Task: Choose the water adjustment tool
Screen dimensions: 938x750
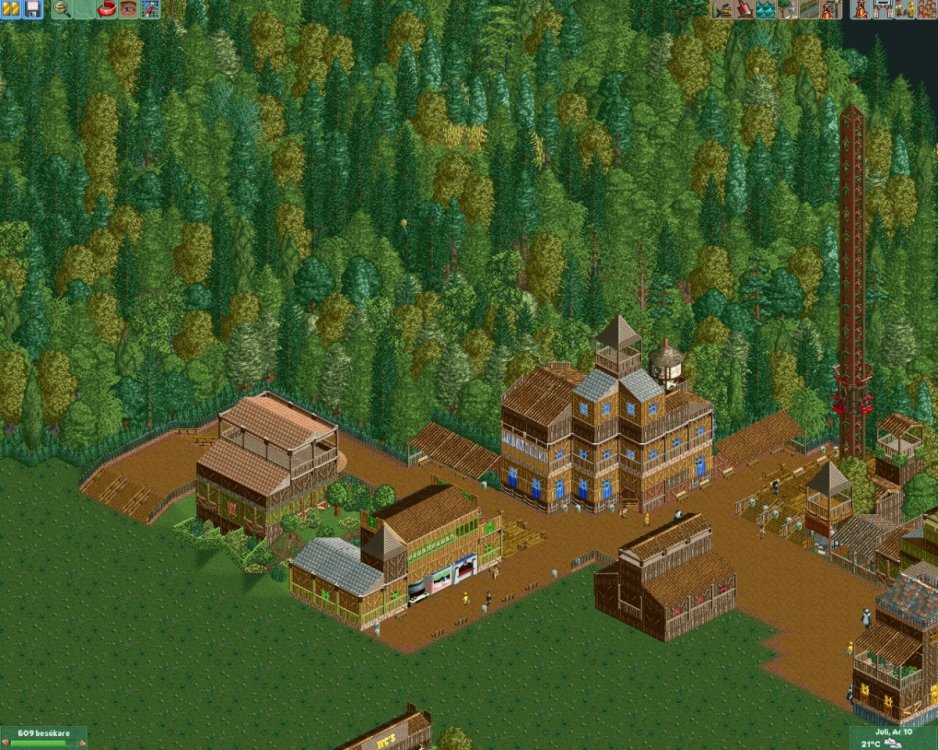Action: (x=765, y=9)
